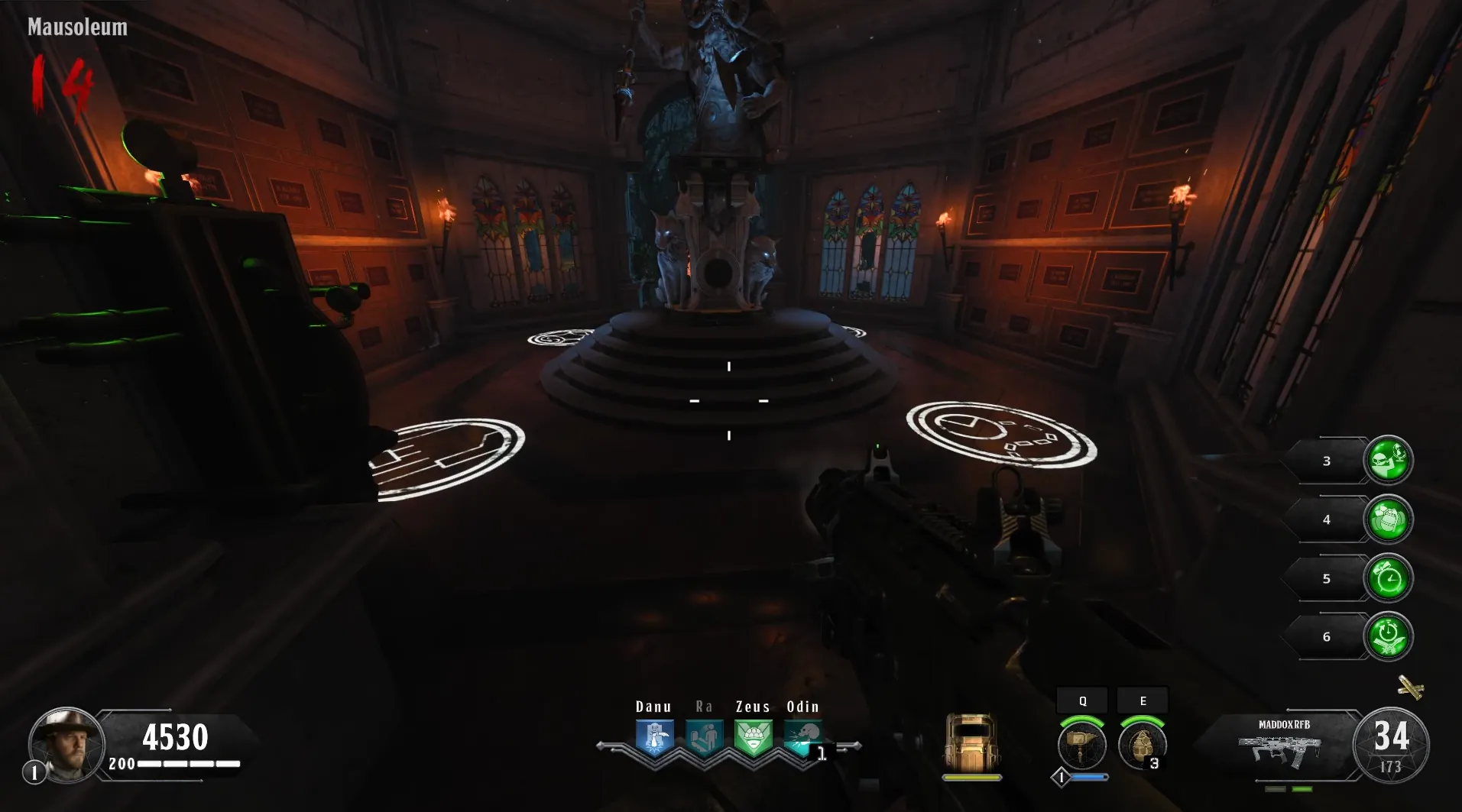
Task: Select the Odin skull perk icon
Action: tap(802, 738)
